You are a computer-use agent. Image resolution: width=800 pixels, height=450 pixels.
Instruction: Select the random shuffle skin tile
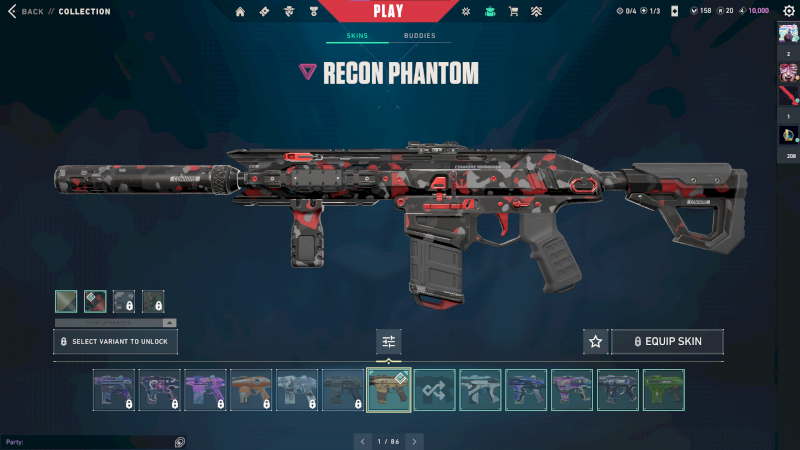tap(435, 390)
